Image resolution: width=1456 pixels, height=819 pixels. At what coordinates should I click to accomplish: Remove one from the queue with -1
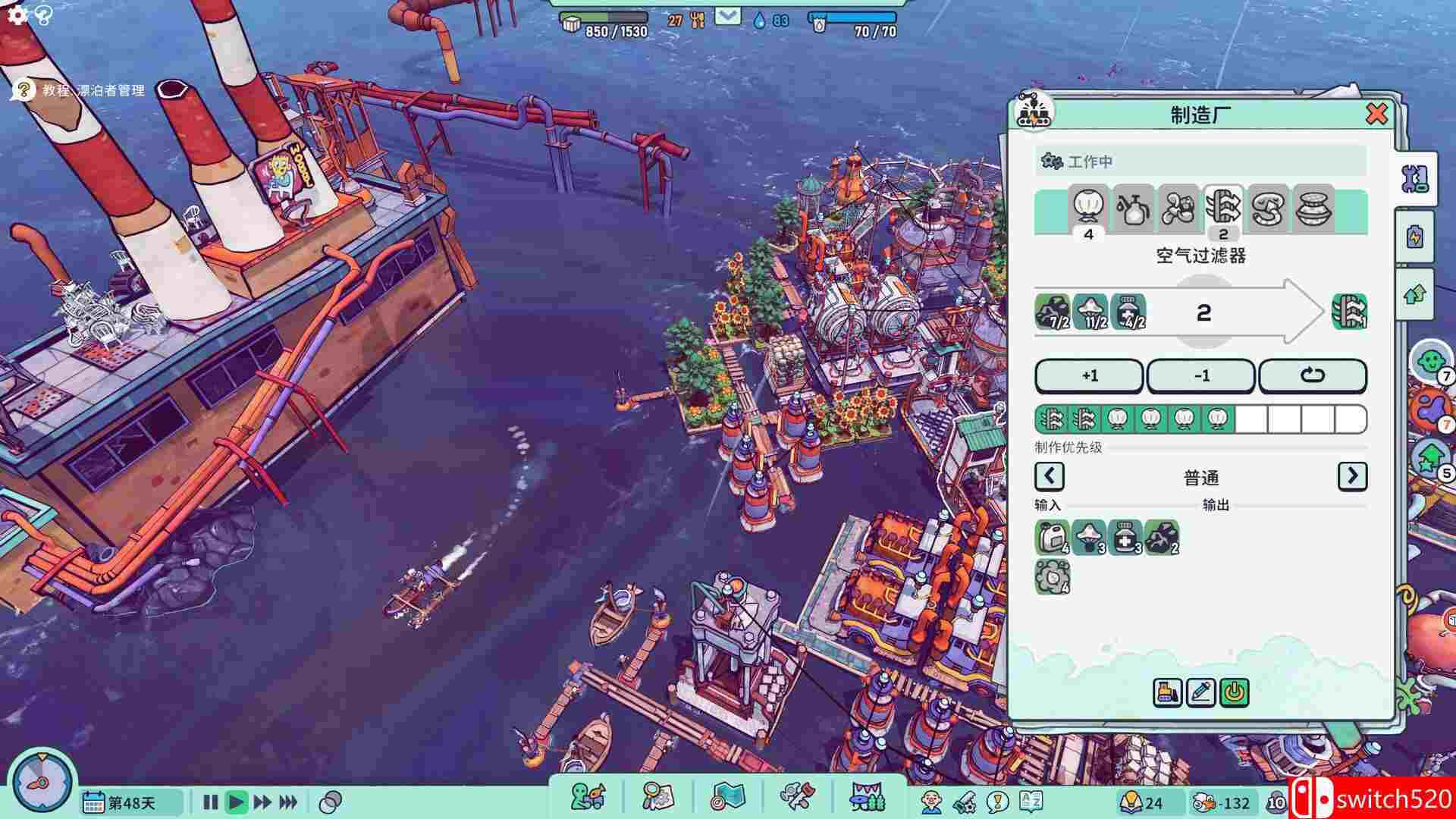1201,376
